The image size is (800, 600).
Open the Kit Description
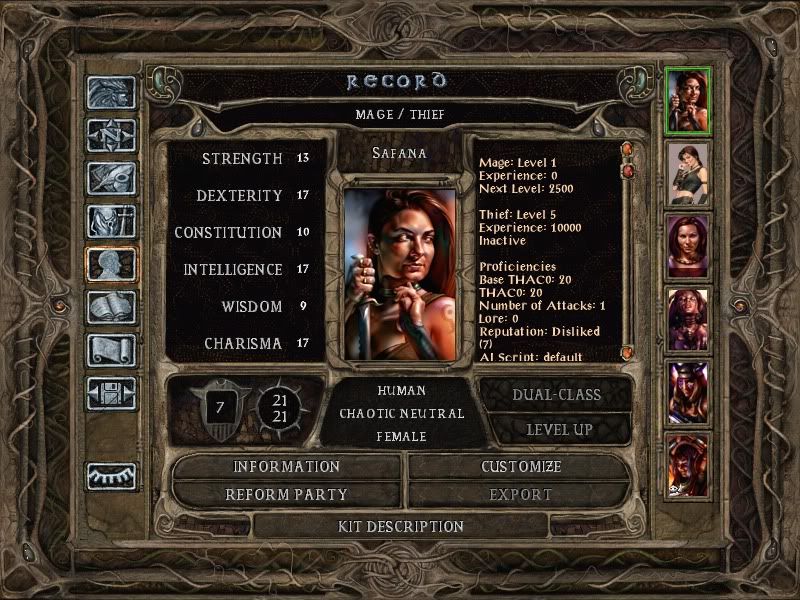click(x=400, y=526)
